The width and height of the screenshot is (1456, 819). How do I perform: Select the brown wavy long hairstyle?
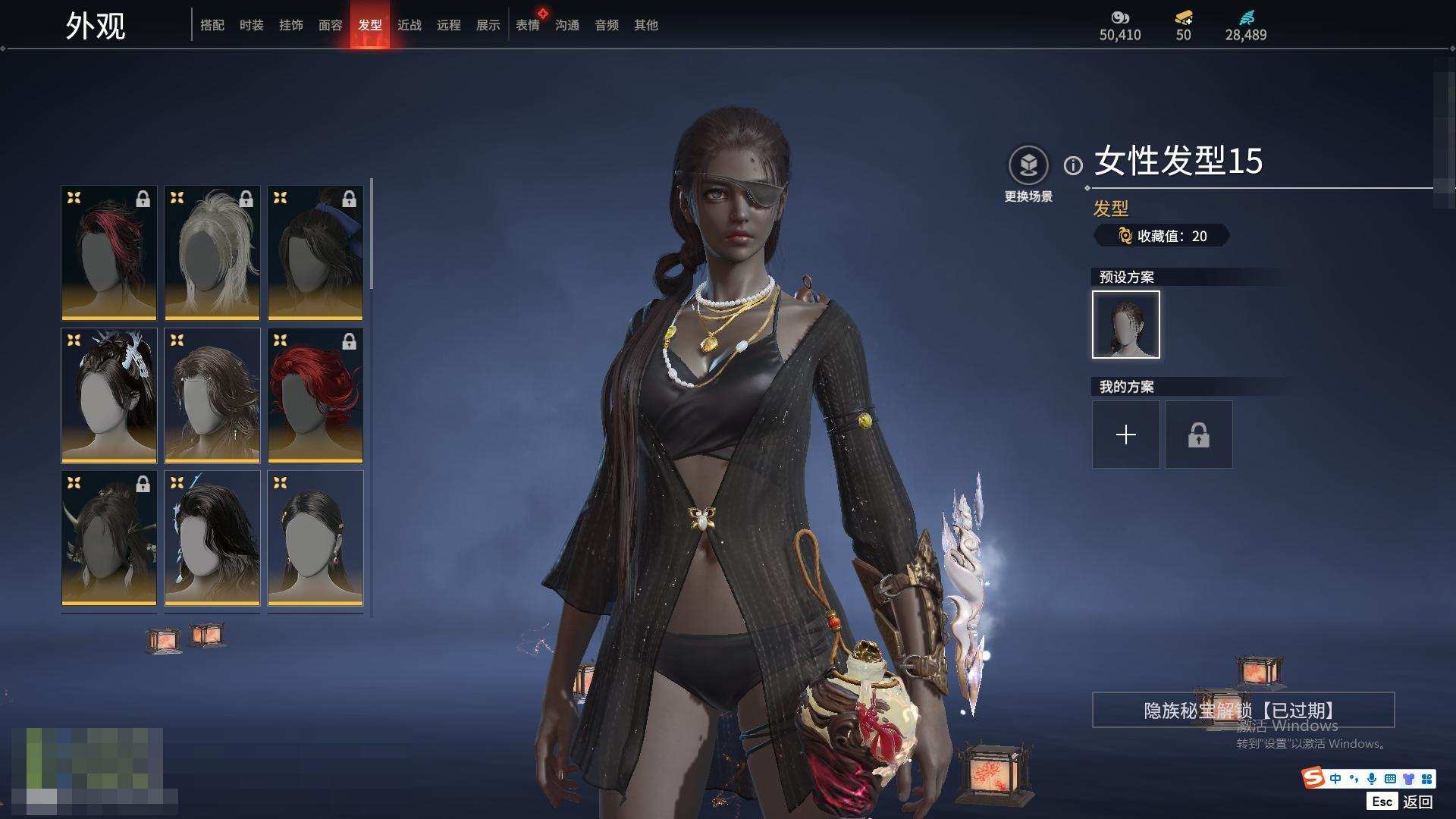point(212,395)
